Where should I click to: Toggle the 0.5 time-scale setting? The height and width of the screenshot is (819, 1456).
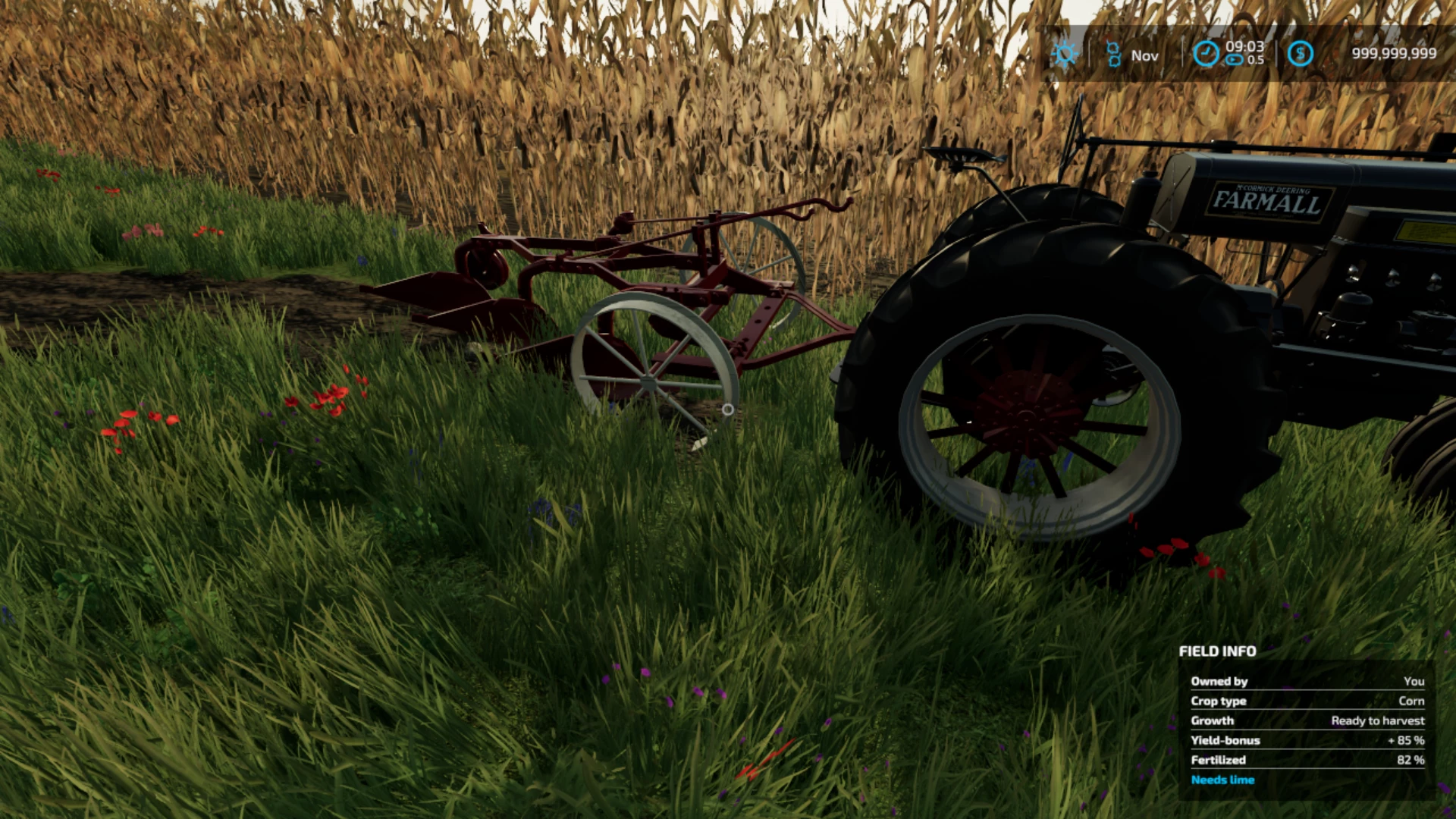pos(1255,59)
